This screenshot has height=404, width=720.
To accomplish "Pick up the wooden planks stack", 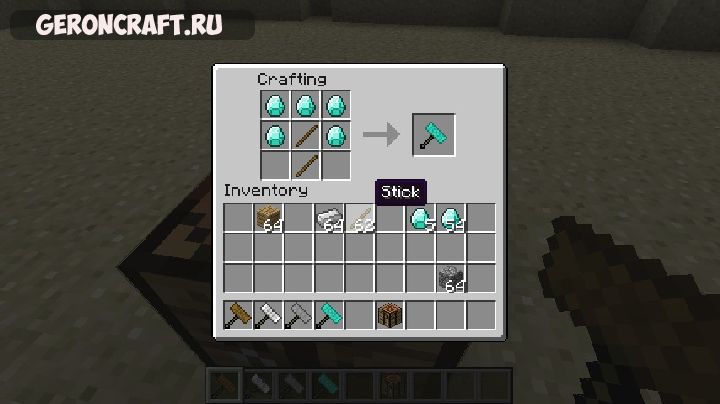I will tap(267, 218).
